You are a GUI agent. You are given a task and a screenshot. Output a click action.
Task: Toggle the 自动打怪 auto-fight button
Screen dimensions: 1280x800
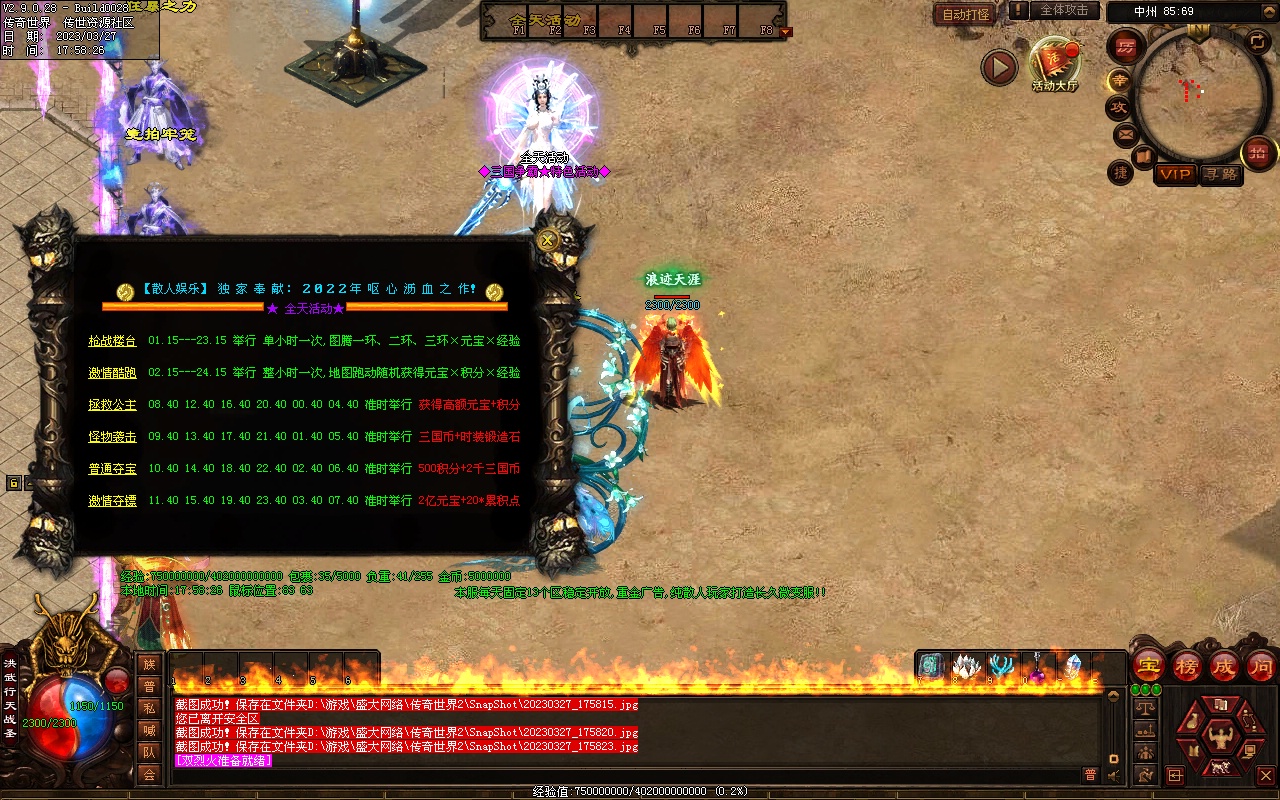pos(966,14)
